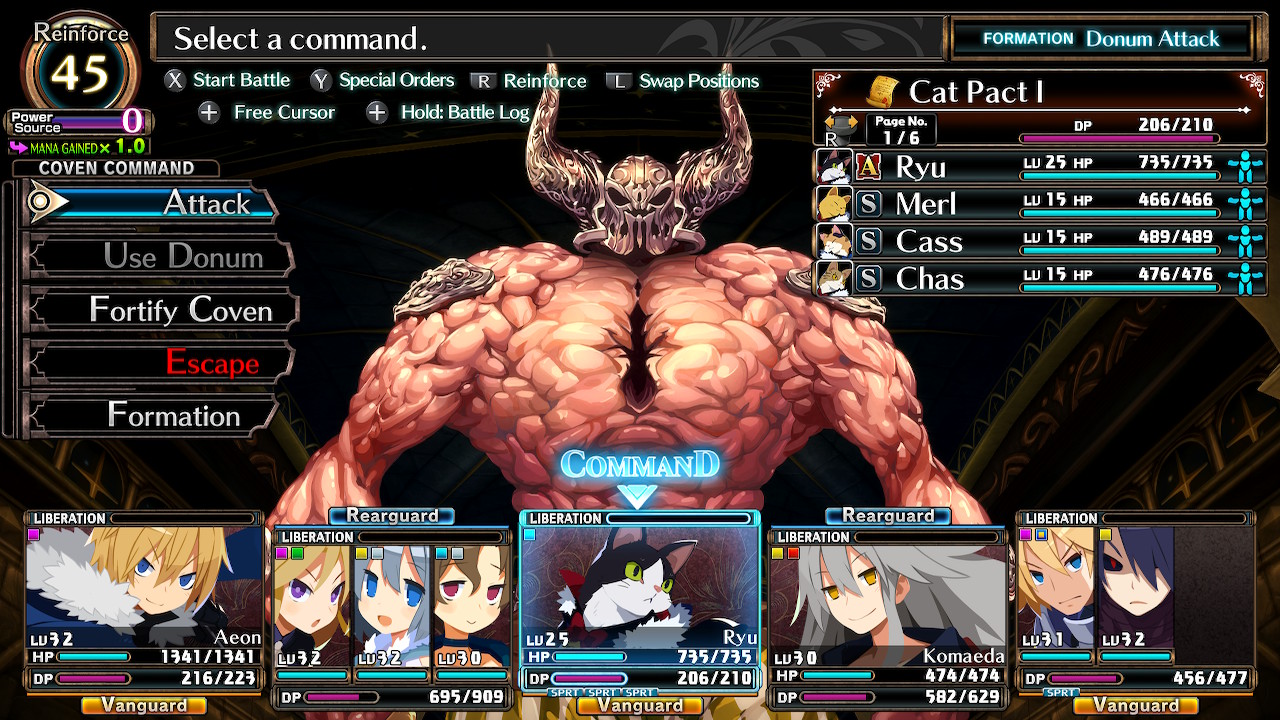
Task: Click the Donum Attack formation box
Action: (x=1100, y=39)
